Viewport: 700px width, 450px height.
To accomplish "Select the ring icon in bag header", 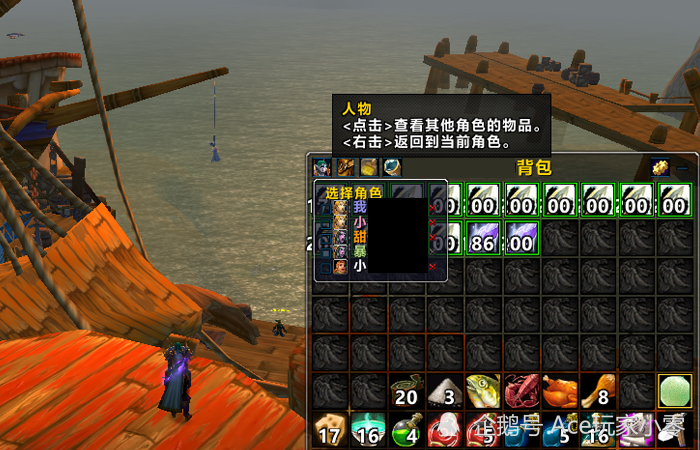I will click(x=392, y=168).
